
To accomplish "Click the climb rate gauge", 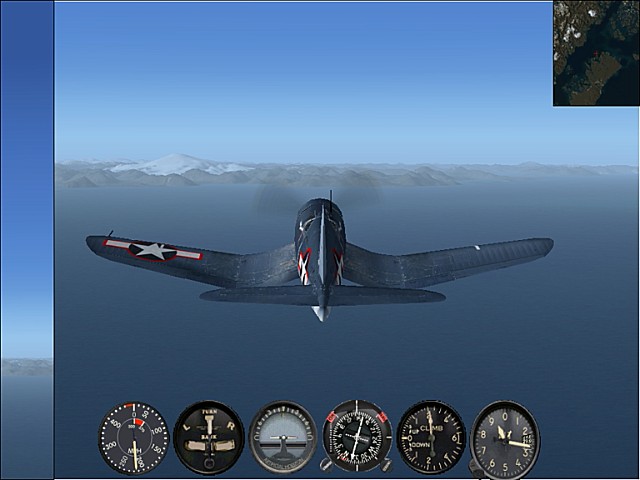I will click(431, 437).
